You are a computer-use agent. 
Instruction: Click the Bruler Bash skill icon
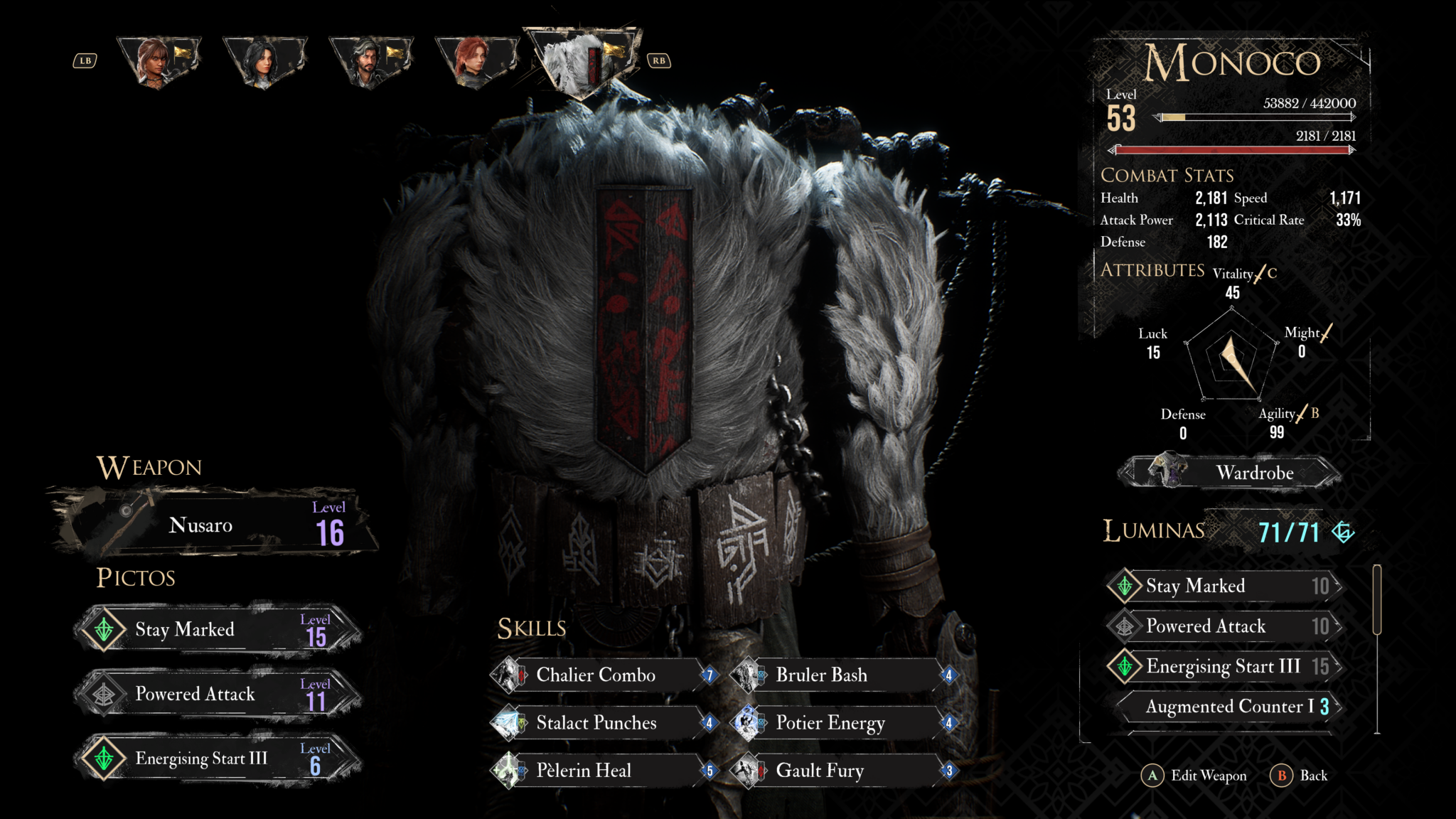coord(749,675)
